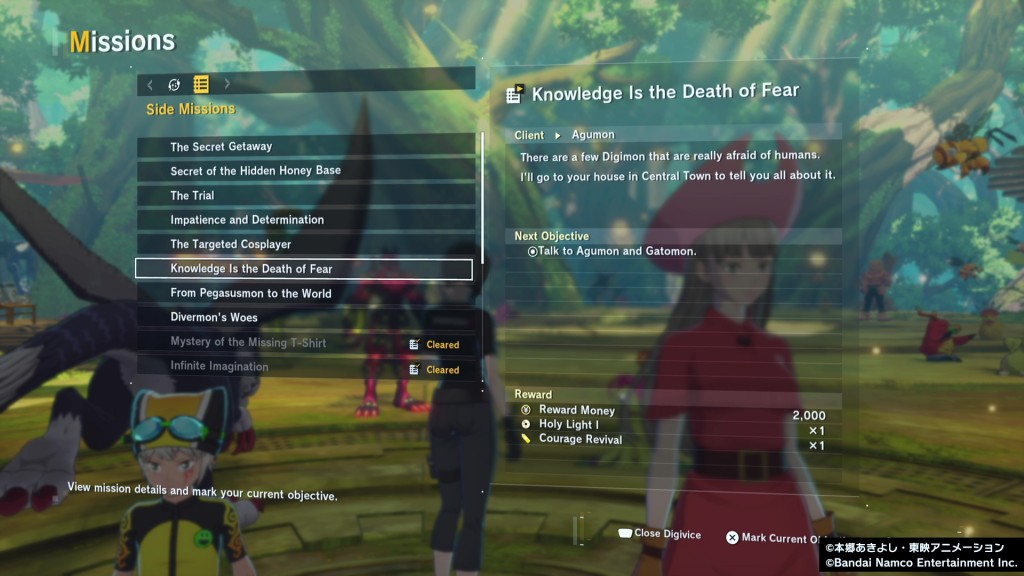Image resolution: width=1024 pixels, height=576 pixels.
Task: Switch to the side missions list tab
Action: [x=201, y=85]
